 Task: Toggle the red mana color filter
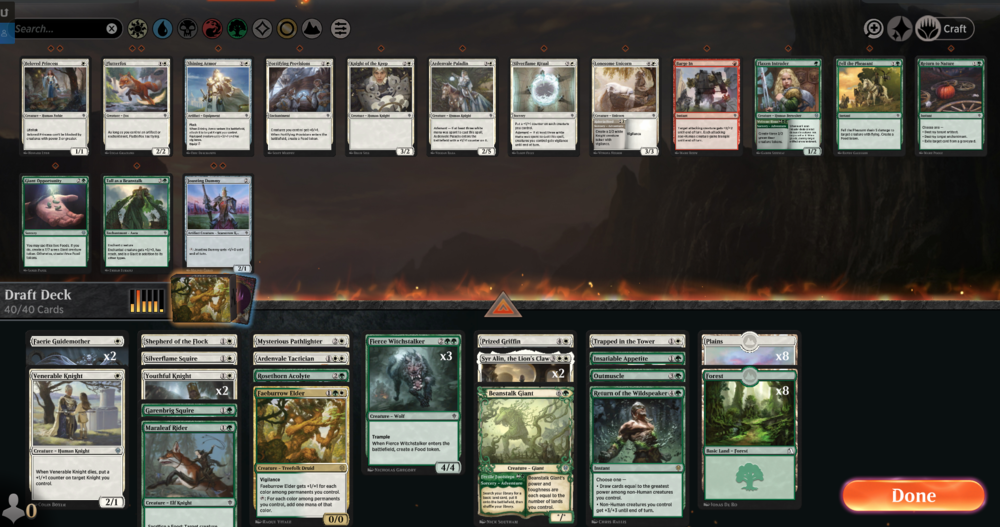[x=213, y=28]
